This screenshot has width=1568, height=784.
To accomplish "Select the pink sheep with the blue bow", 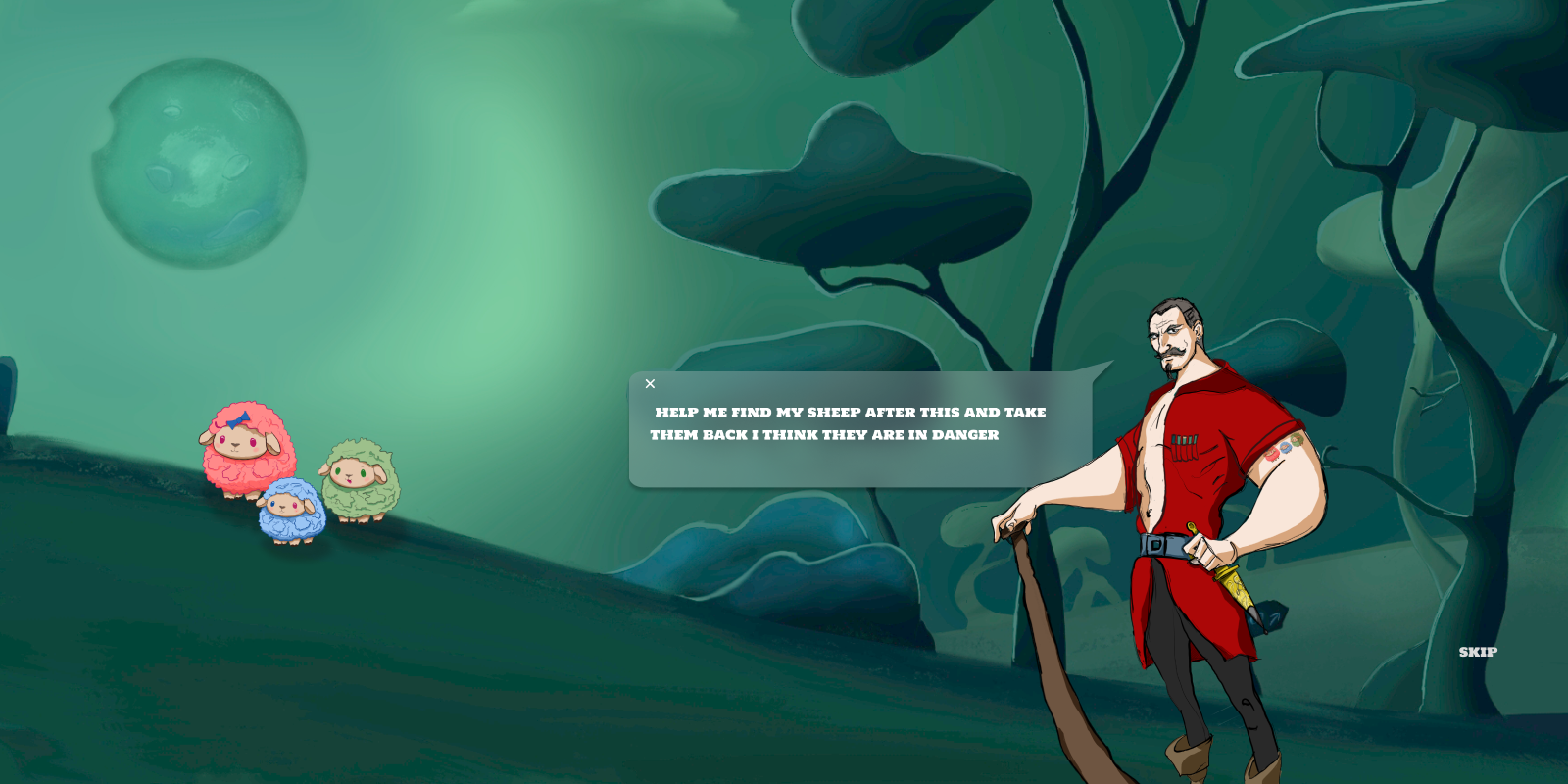I will tap(244, 453).
